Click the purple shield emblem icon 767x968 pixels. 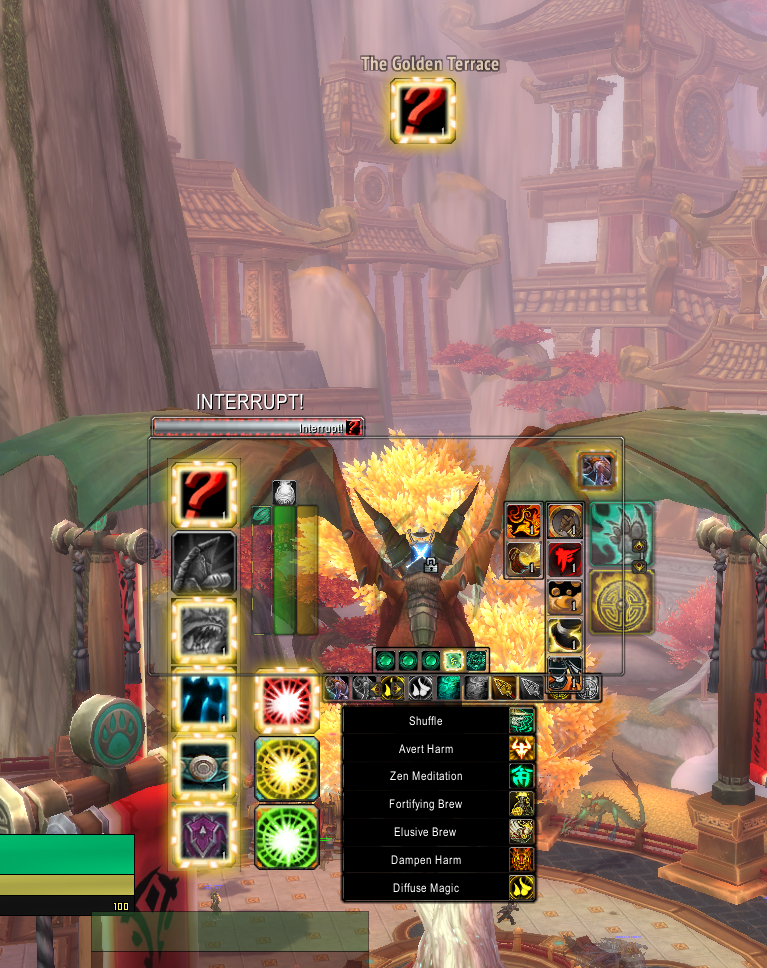click(205, 834)
